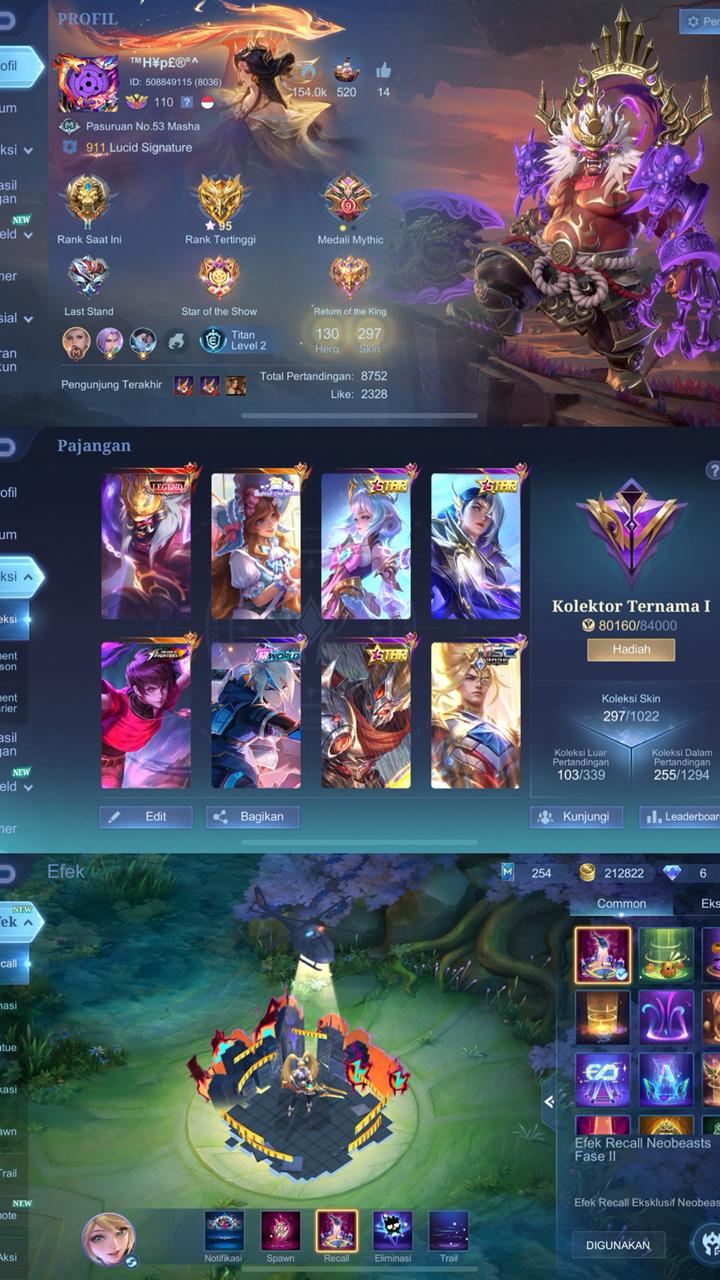Switch to the Common effects tab
The image size is (720, 1280).
621,903
